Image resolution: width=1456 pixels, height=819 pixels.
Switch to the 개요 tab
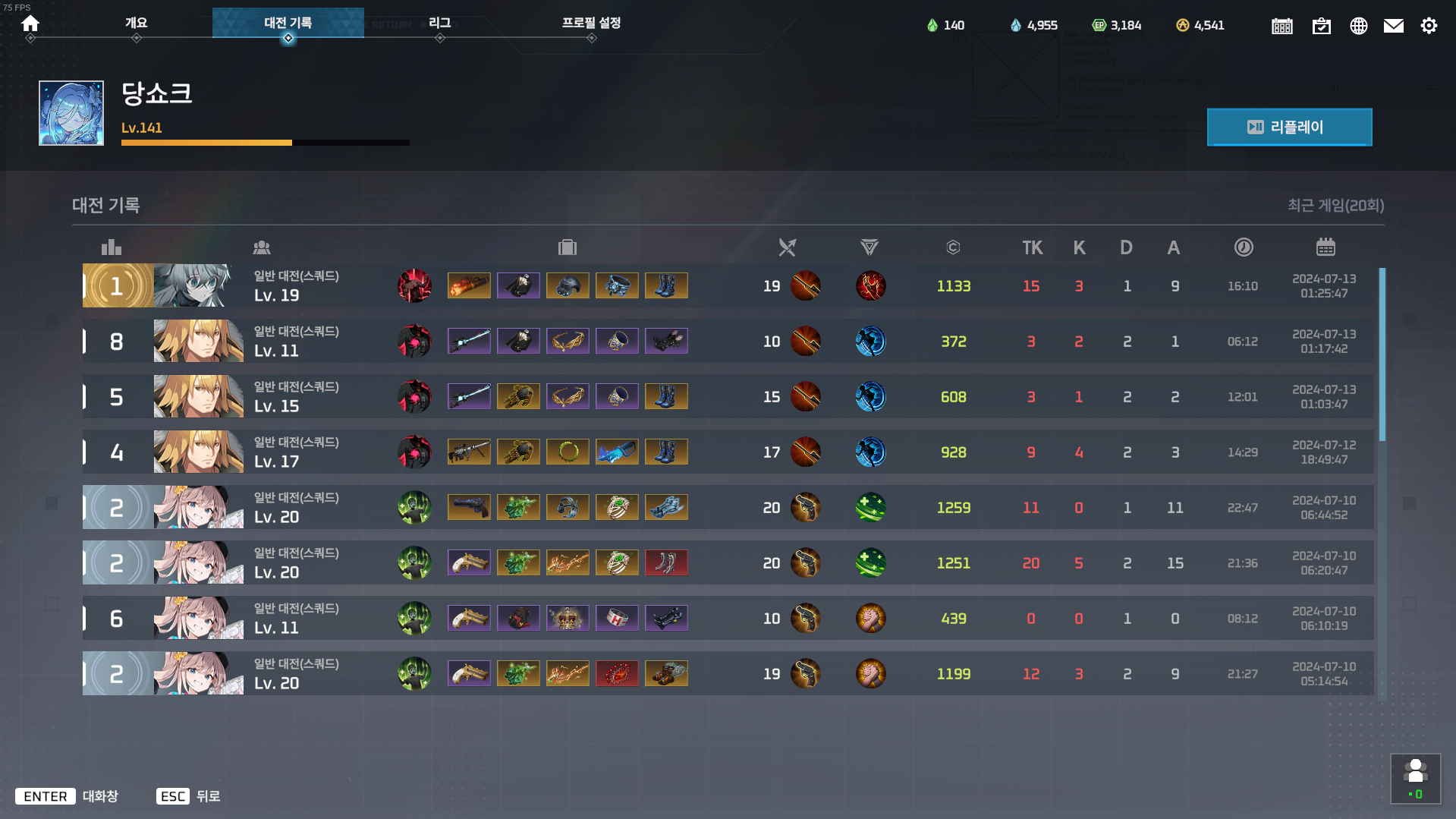137,24
